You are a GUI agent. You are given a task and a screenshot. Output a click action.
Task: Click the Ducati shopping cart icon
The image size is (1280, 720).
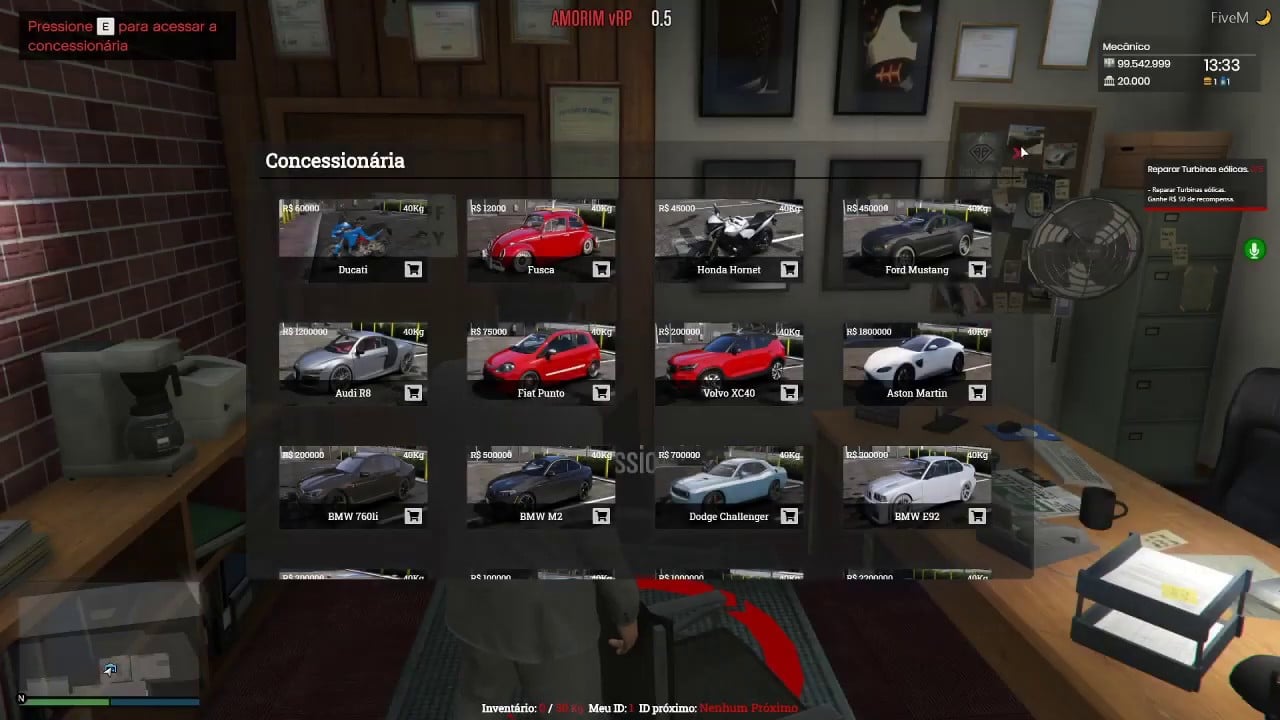pyautogui.click(x=412, y=269)
